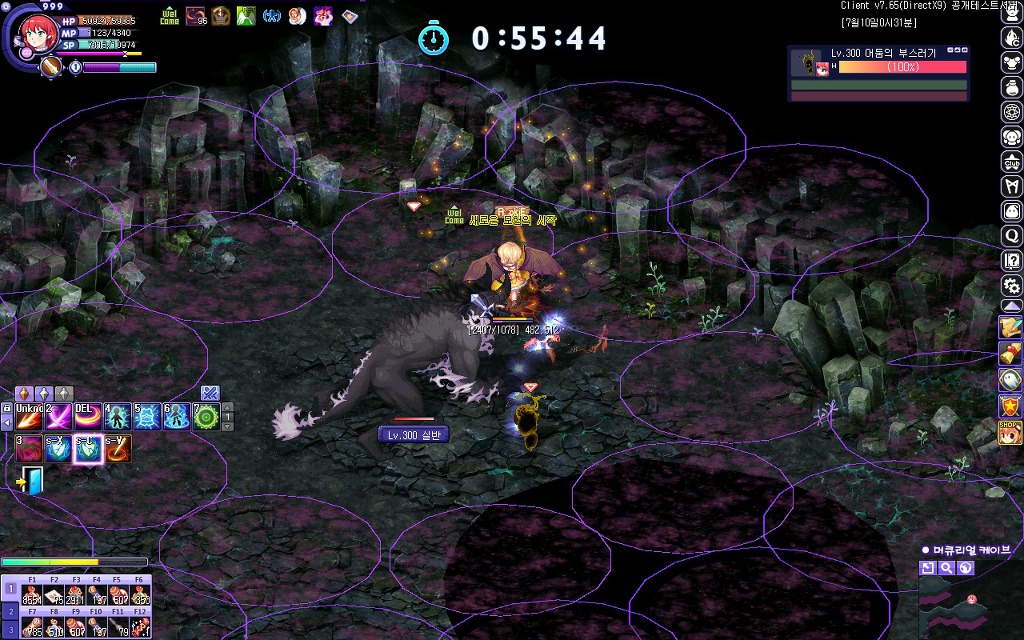Use the red claw skill 3

(28, 448)
